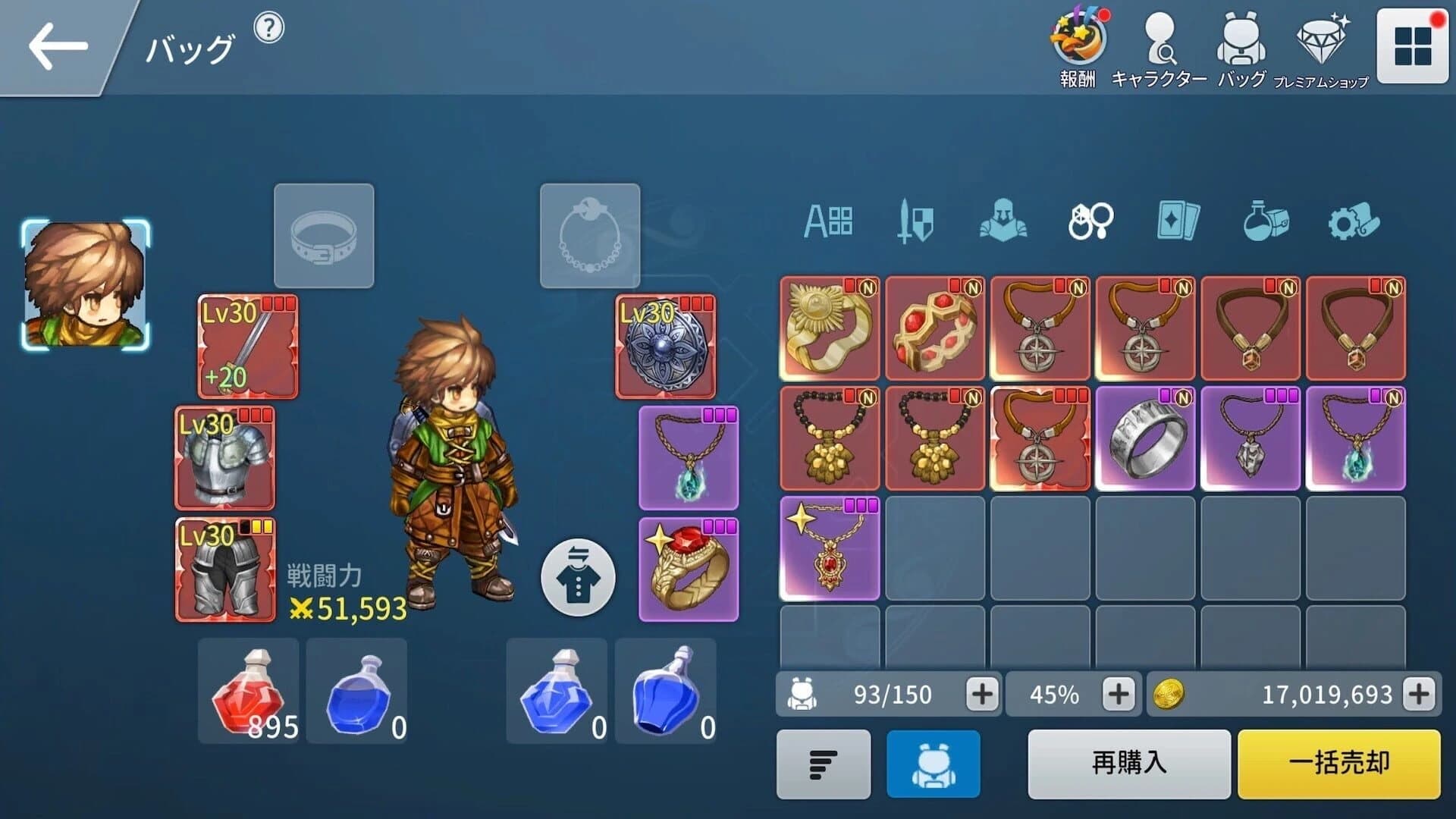Toggle the costume display button on the character
This screenshot has height=819, width=1456.
(577, 576)
